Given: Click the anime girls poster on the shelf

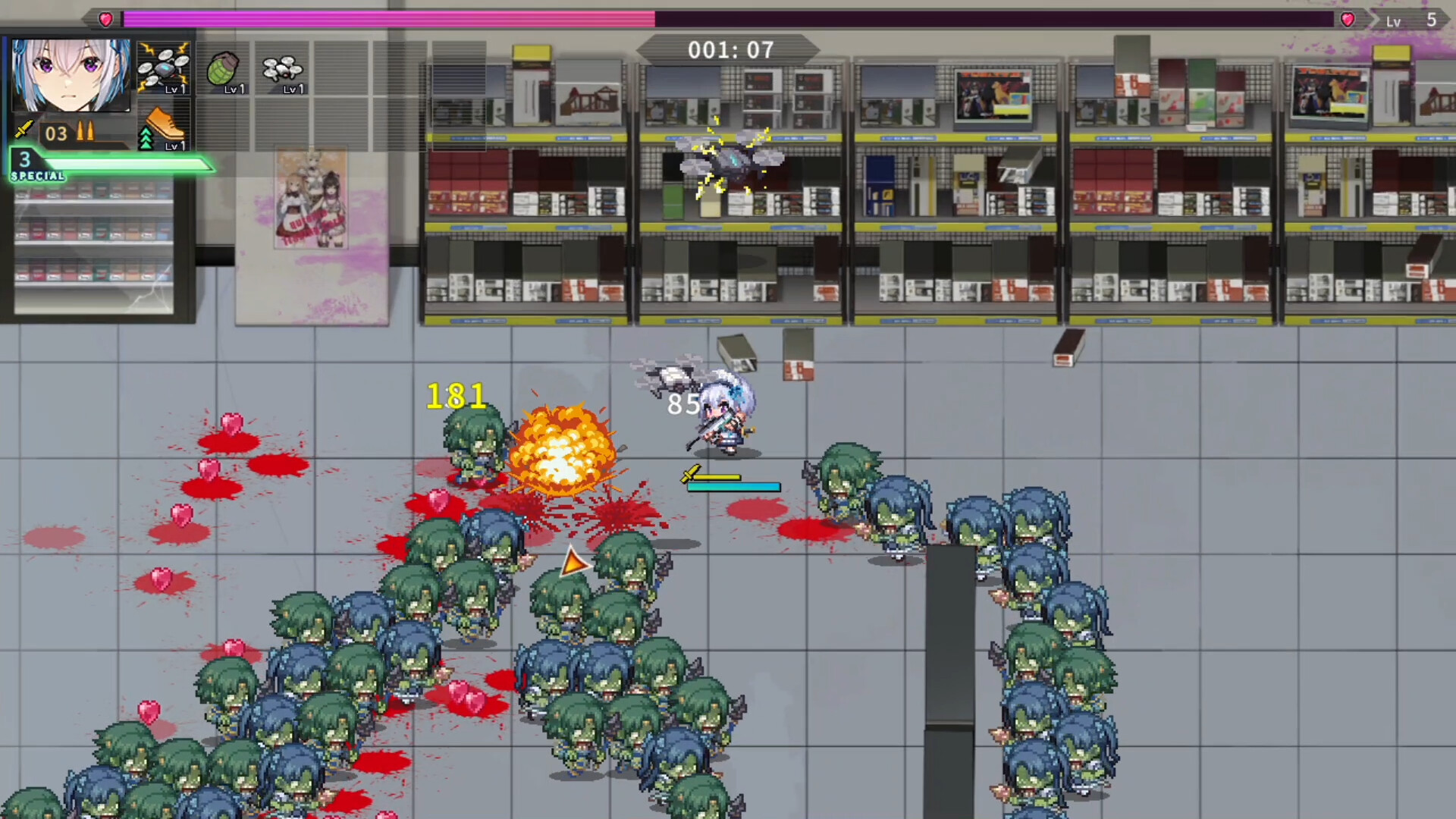Looking at the screenshot, I should [311, 197].
